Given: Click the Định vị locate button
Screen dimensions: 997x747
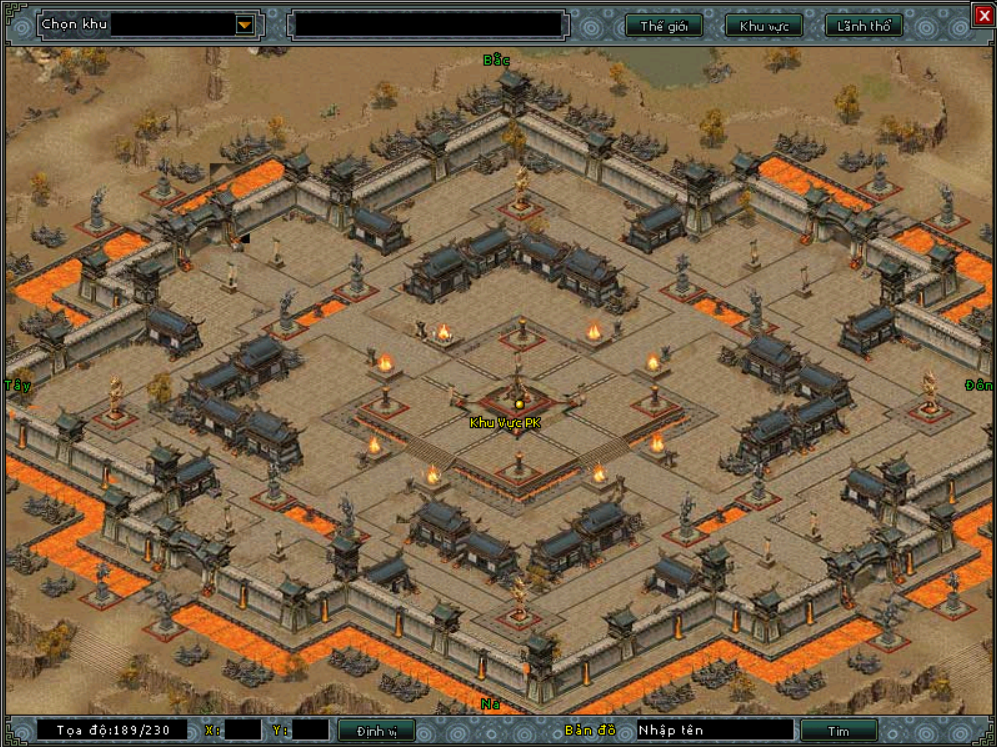Looking at the screenshot, I should (x=376, y=731).
